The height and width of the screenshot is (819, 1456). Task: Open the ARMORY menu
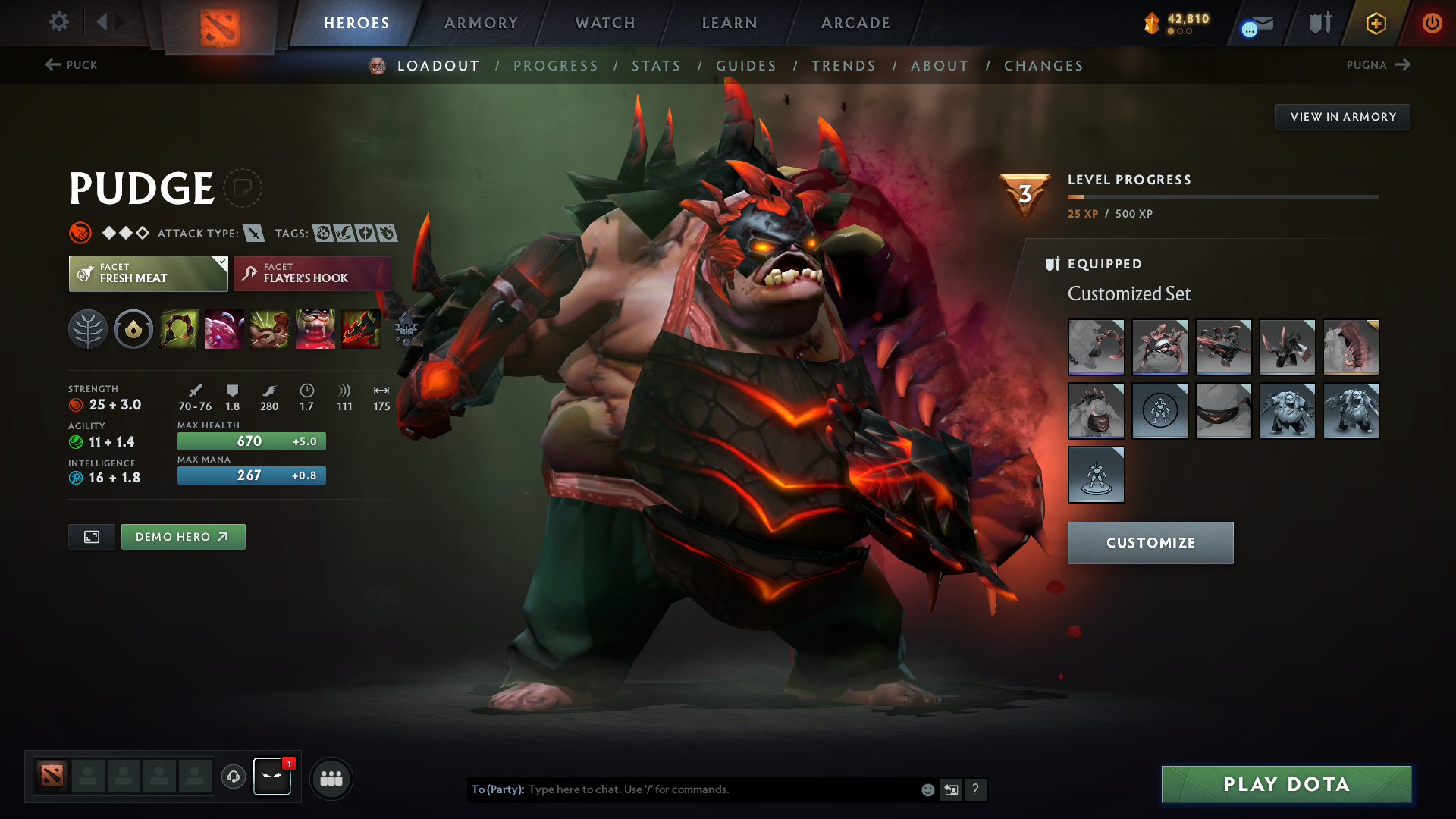point(481,23)
